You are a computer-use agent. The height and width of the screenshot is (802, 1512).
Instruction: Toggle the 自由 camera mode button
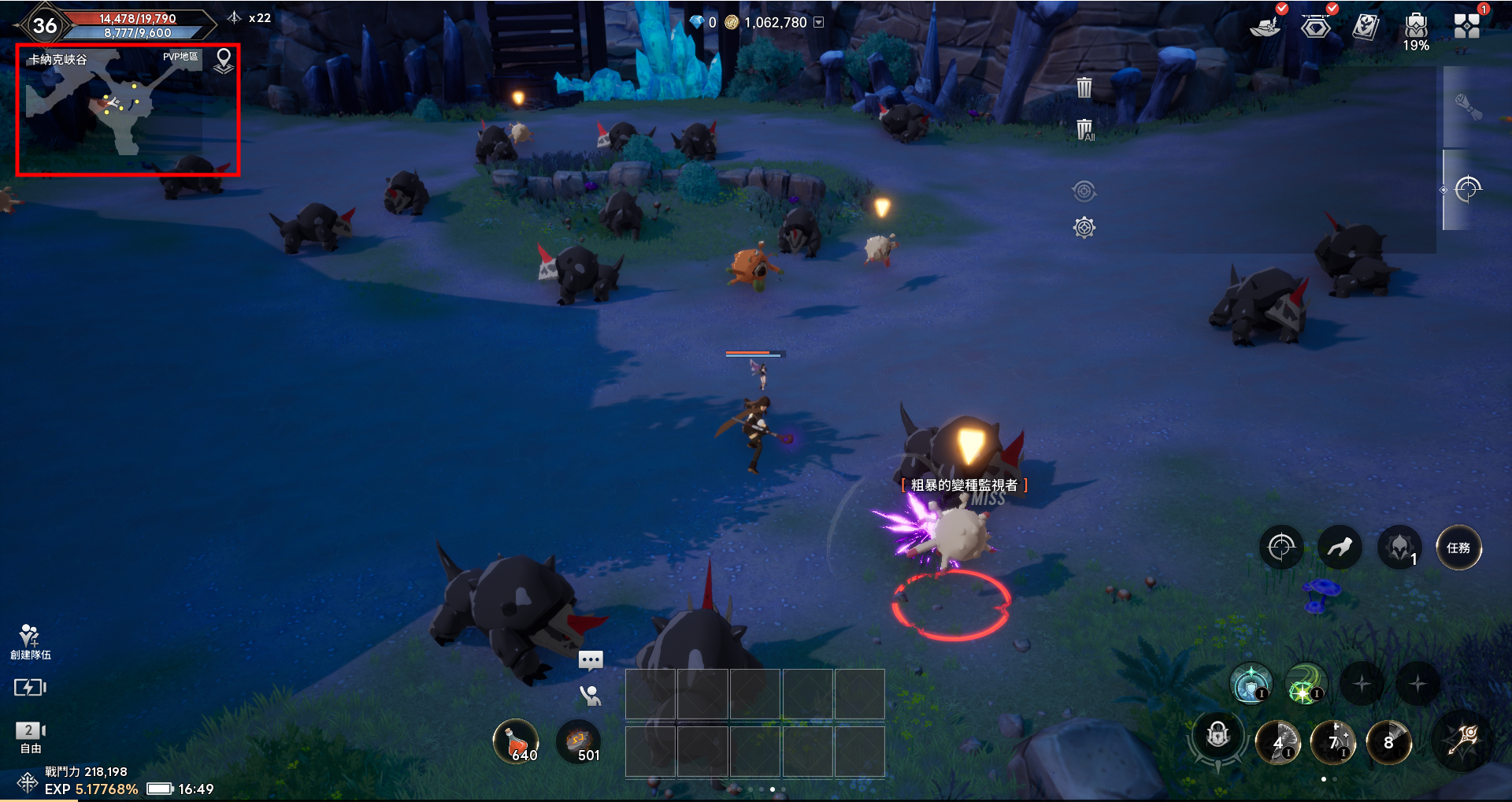30,737
